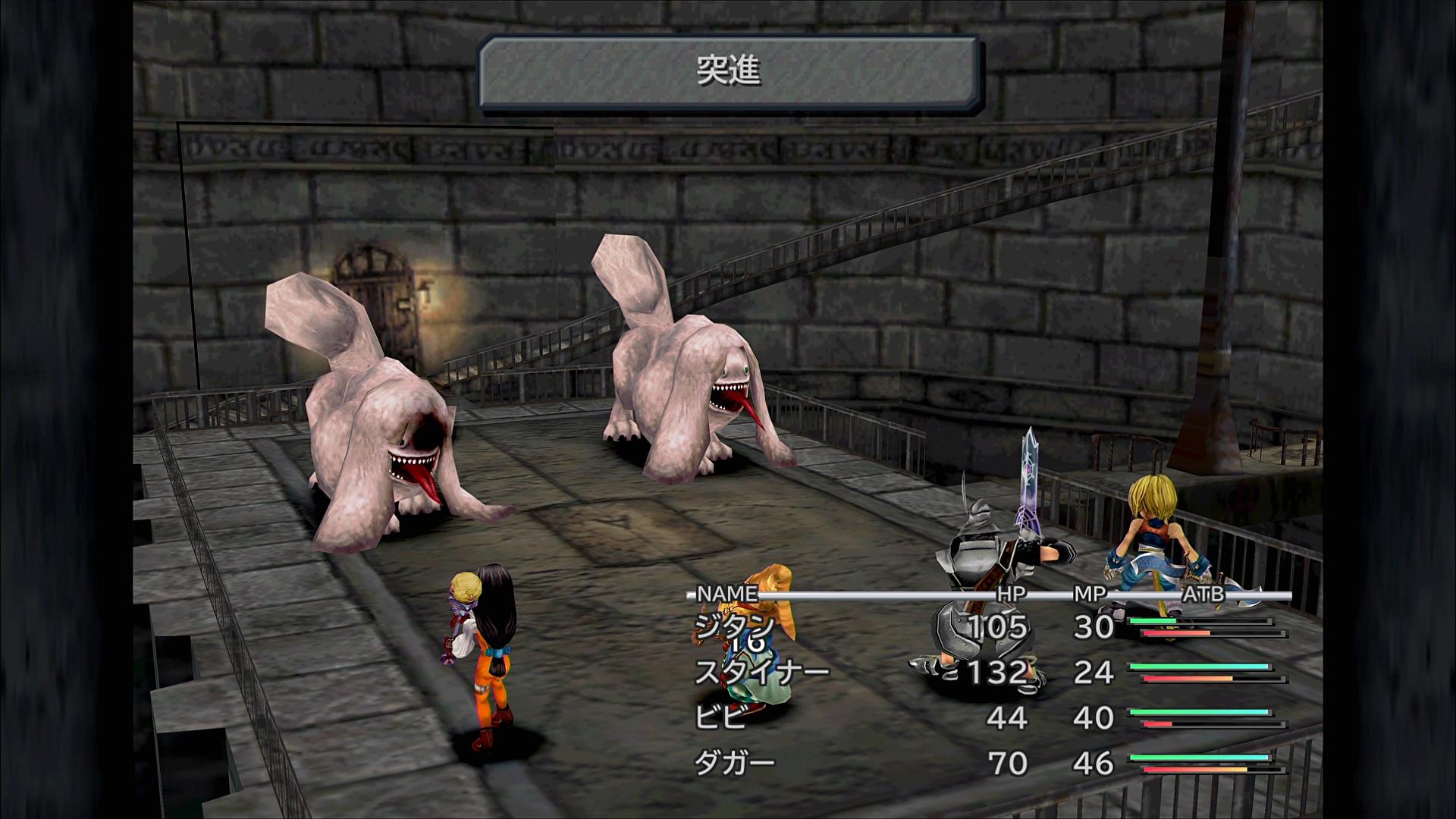Select ジタン in the party list

pos(733,626)
